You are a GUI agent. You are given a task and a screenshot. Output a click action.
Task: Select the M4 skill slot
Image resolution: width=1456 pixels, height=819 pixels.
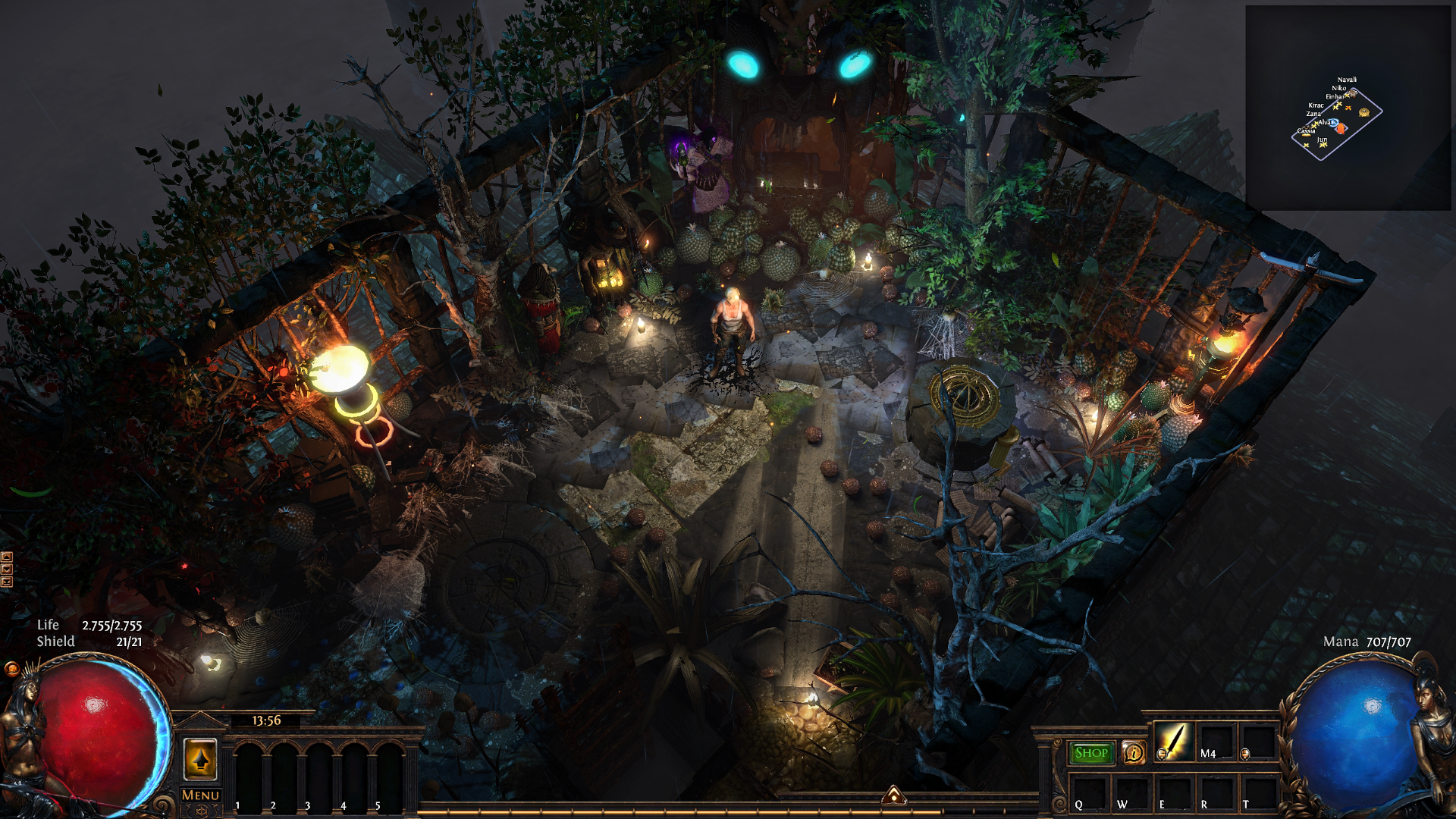(x=1214, y=742)
